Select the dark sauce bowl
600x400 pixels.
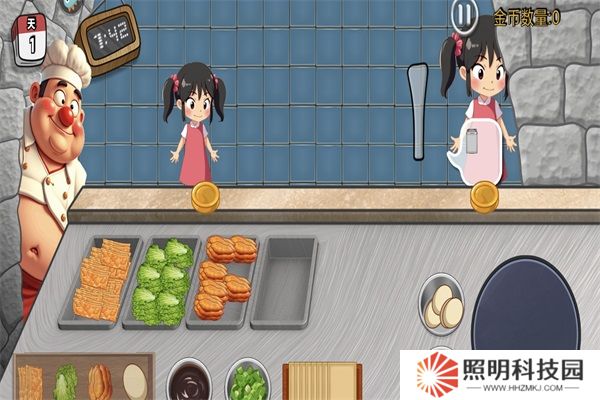point(188,380)
